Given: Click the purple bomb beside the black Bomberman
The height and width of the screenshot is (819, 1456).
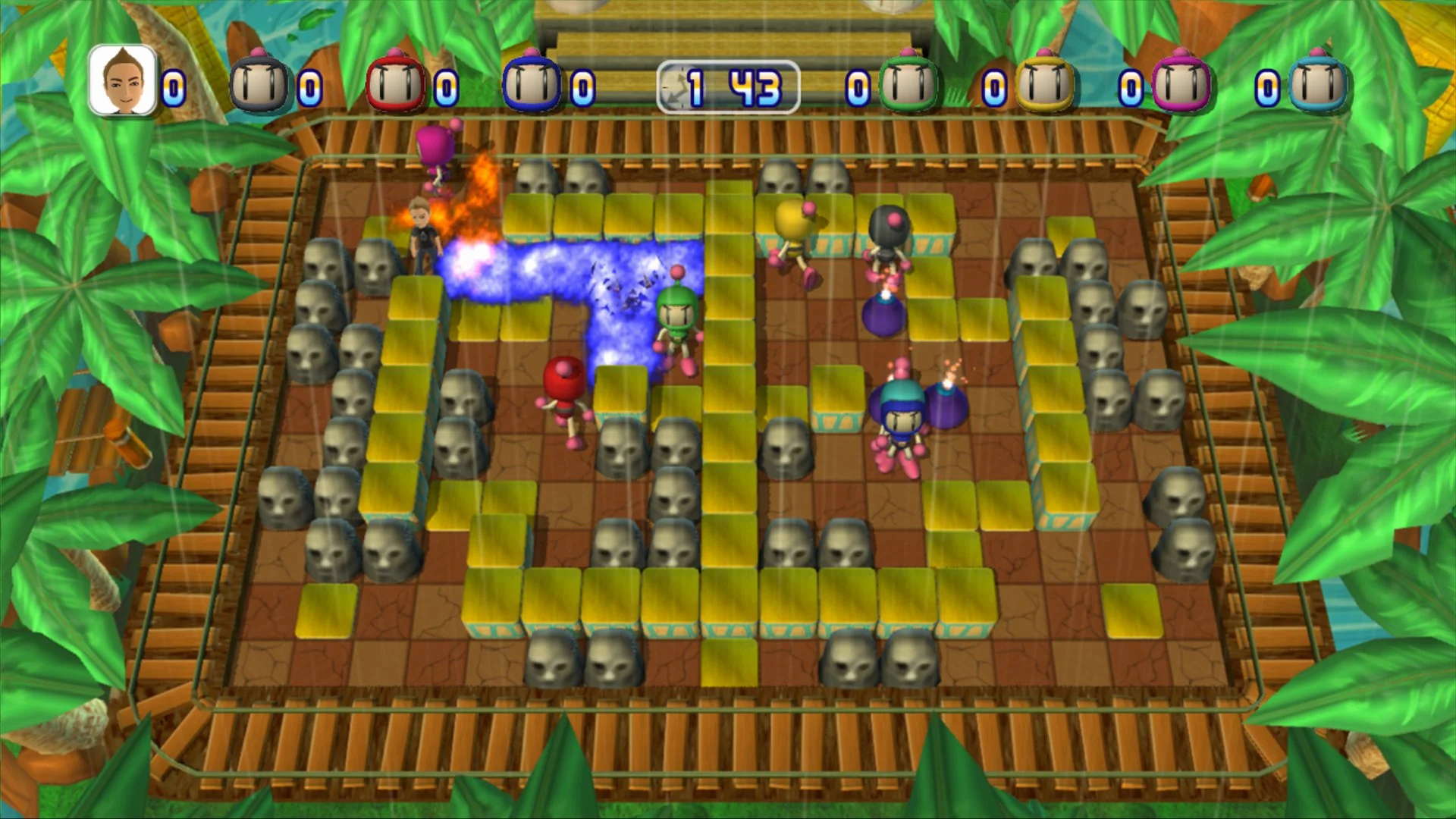Looking at the screenshot, I should (x=883, y=315).
